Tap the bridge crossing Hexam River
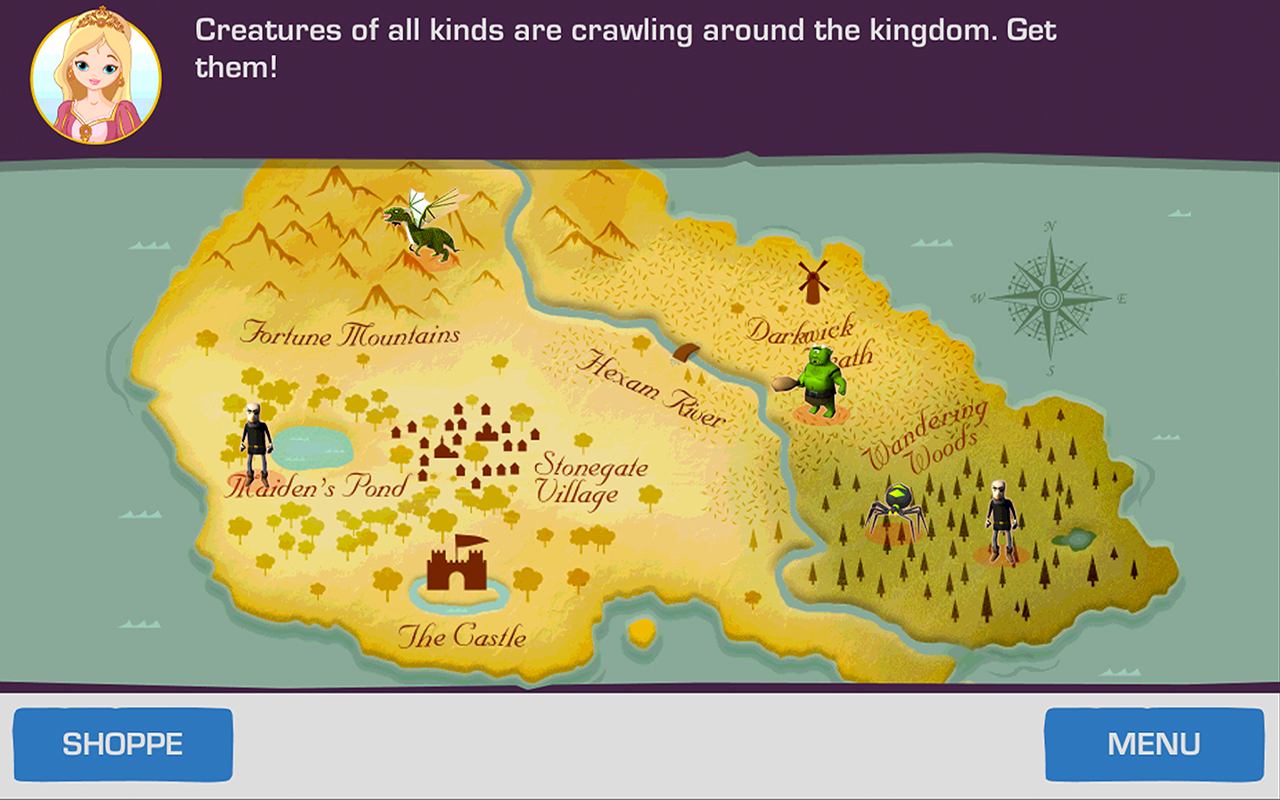This screenshot has height=800, width=1280. [x=687, y=355]
